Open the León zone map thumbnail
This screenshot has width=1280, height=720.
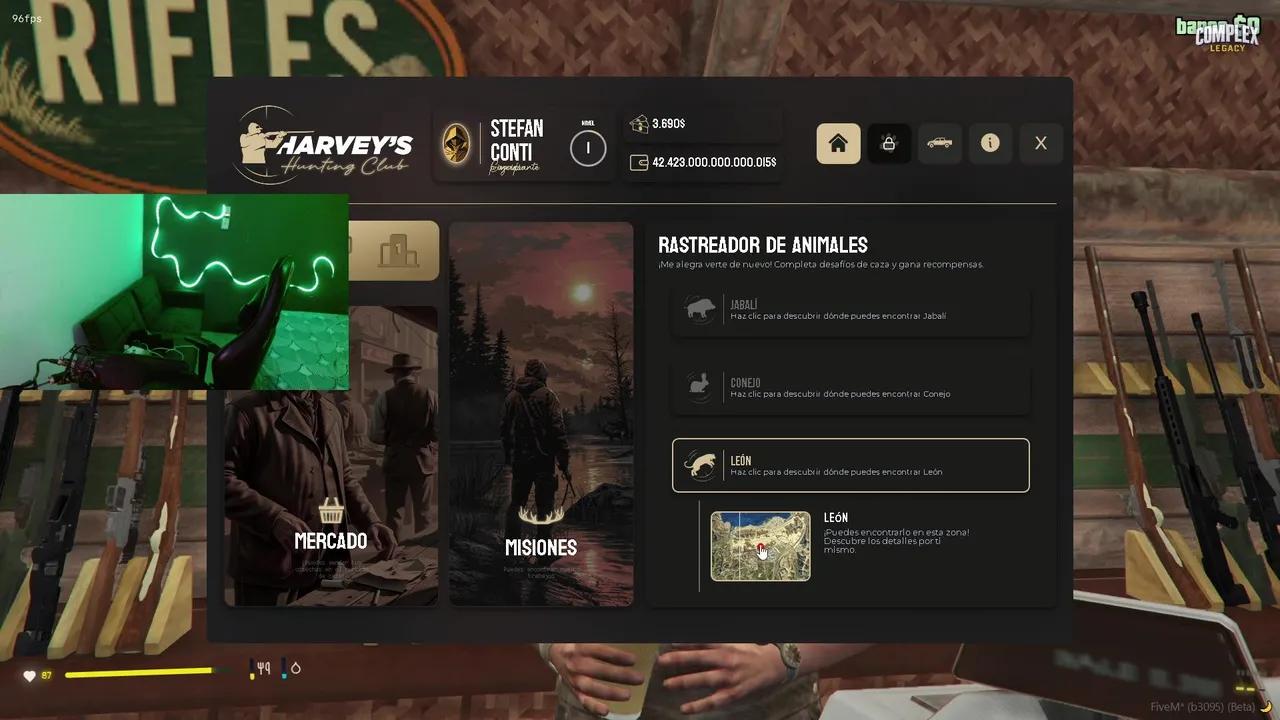pyautogui.click(x=760, y=546)
